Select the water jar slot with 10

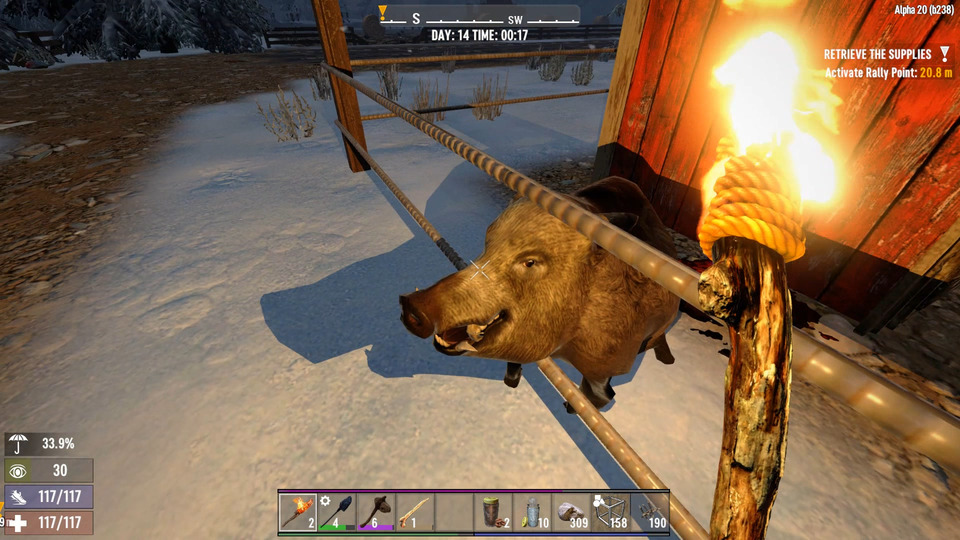[532, 512]
